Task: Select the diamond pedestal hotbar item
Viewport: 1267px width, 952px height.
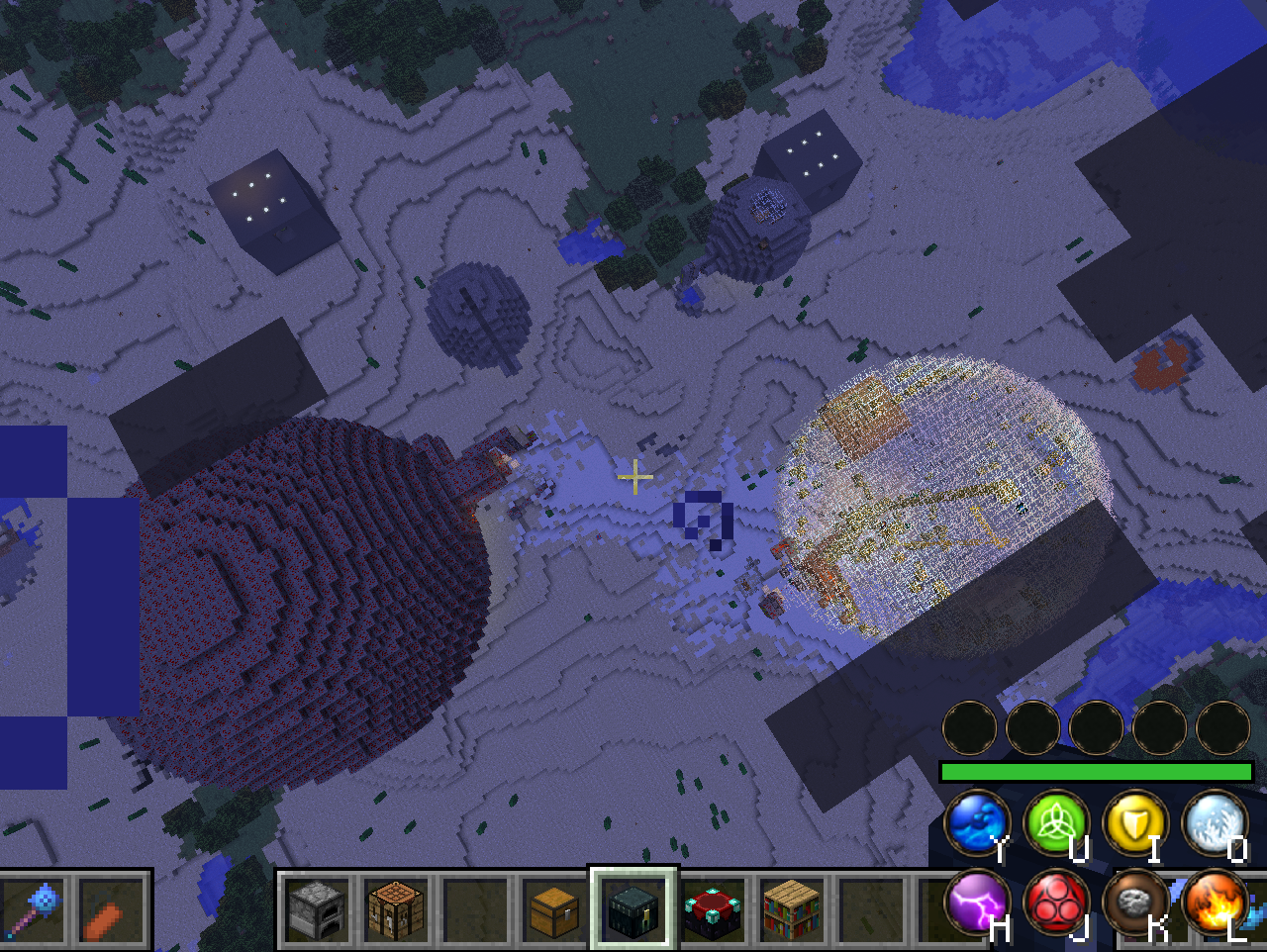Action: click(711, 911)
